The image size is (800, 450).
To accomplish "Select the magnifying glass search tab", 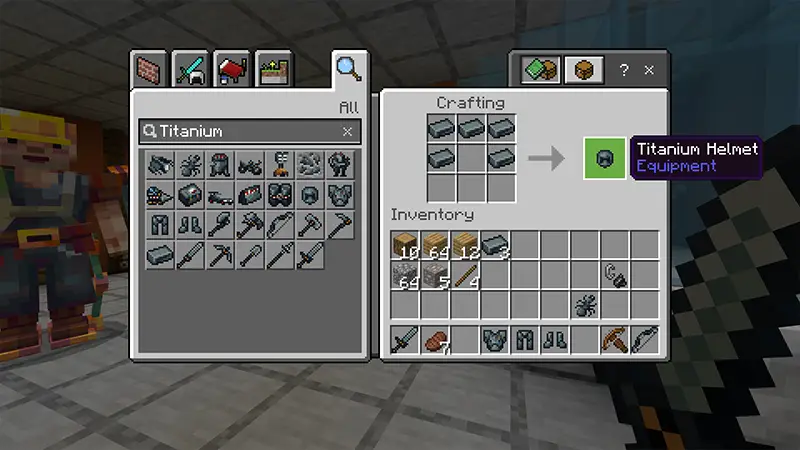I will click(x=347, y=69).
